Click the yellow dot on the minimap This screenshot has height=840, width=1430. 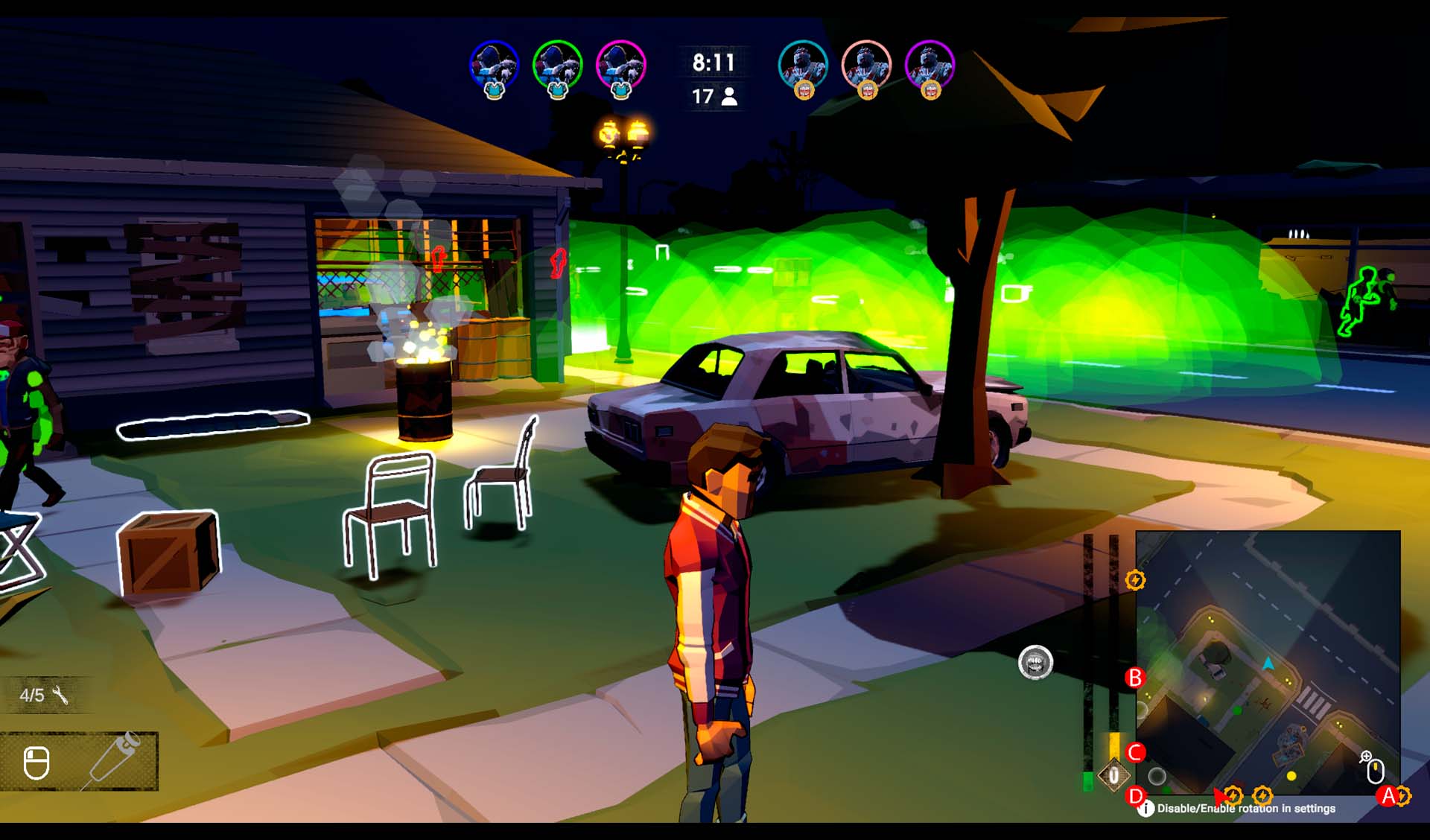(1291, 776)
